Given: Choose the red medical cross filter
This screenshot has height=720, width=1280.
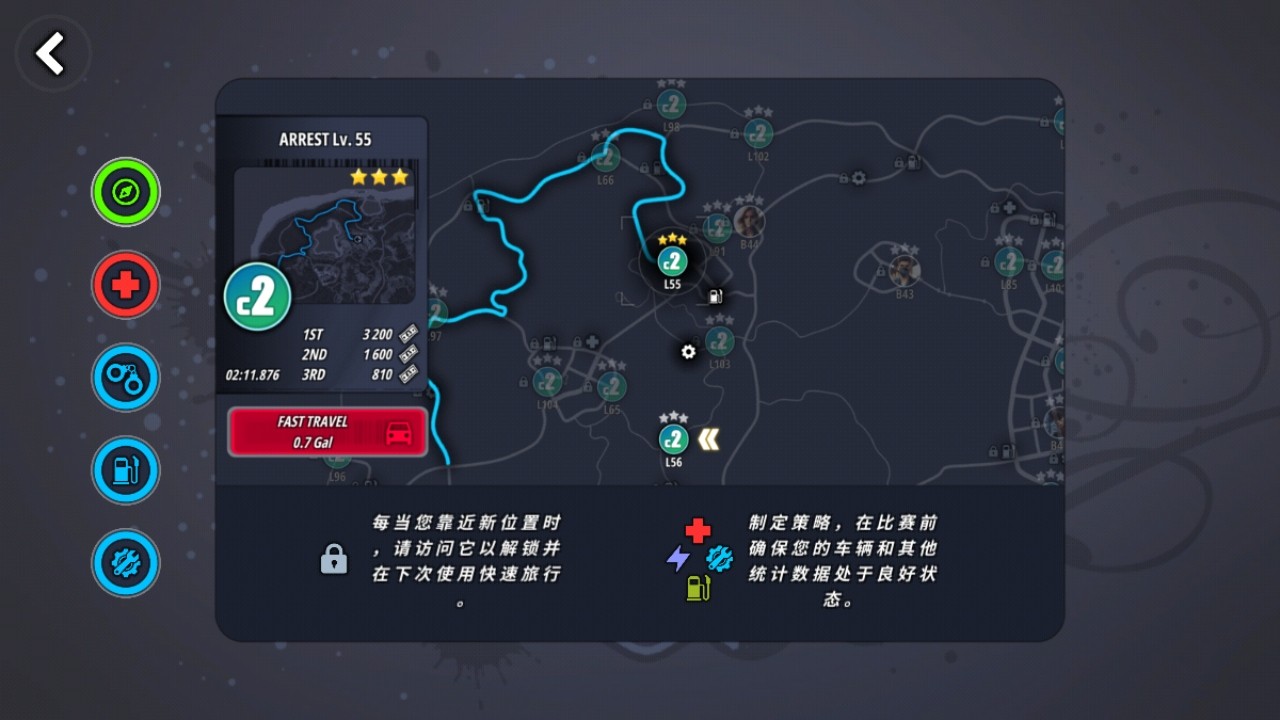Looking at the screenshot, I should point(126,285).
